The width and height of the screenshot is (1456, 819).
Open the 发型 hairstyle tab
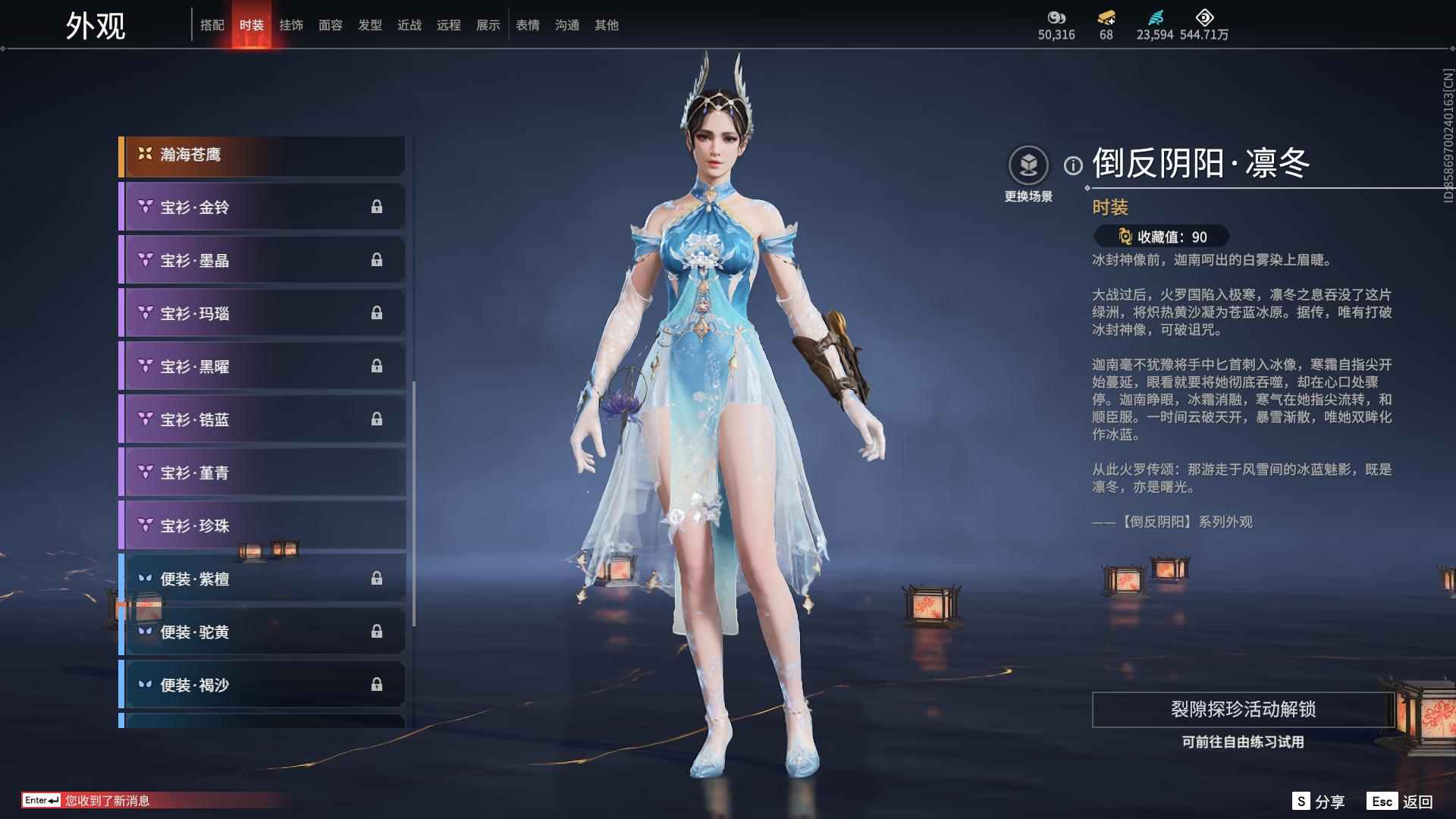(x=370, y=24)
